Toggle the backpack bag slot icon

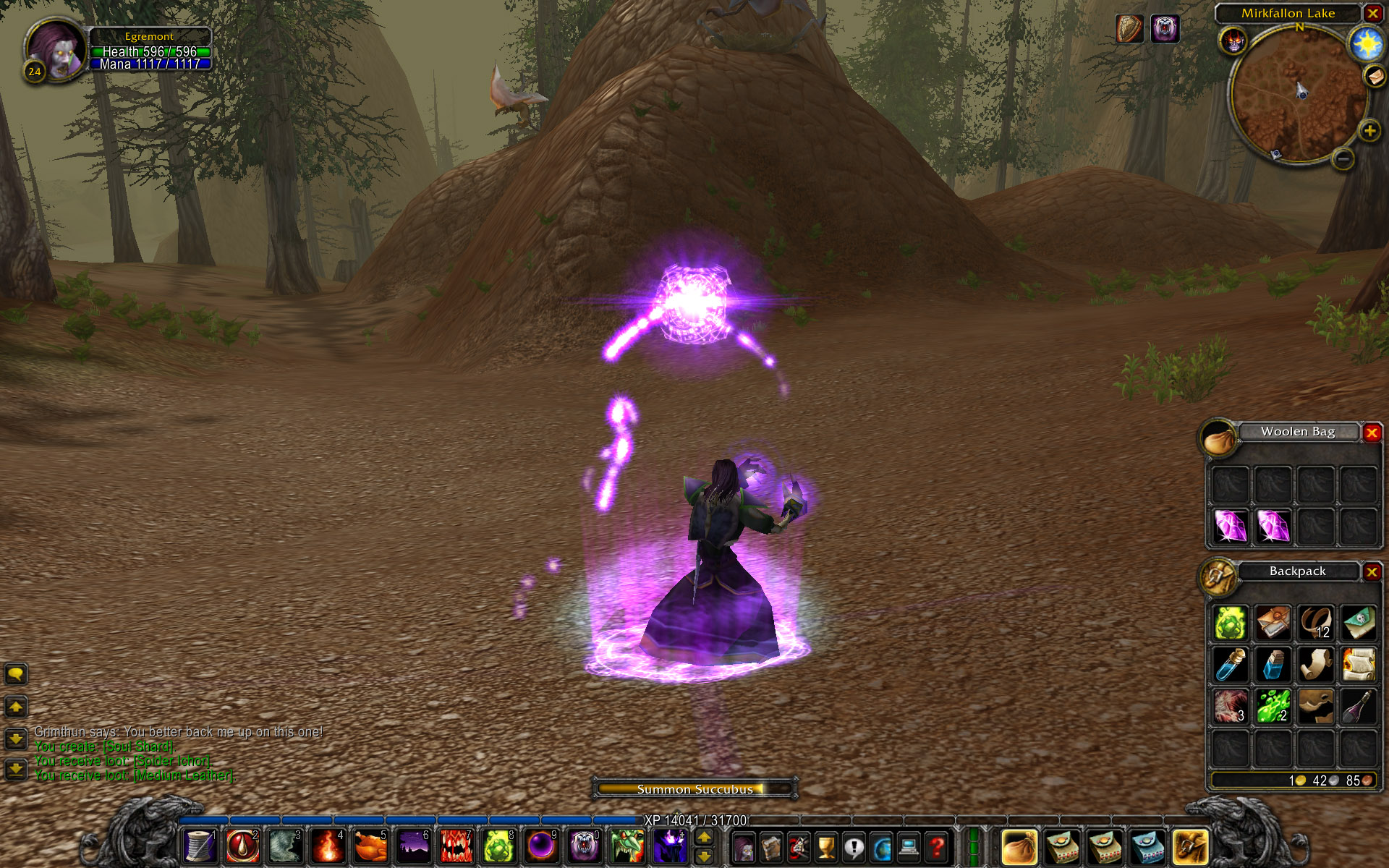tap(1191, 847)
